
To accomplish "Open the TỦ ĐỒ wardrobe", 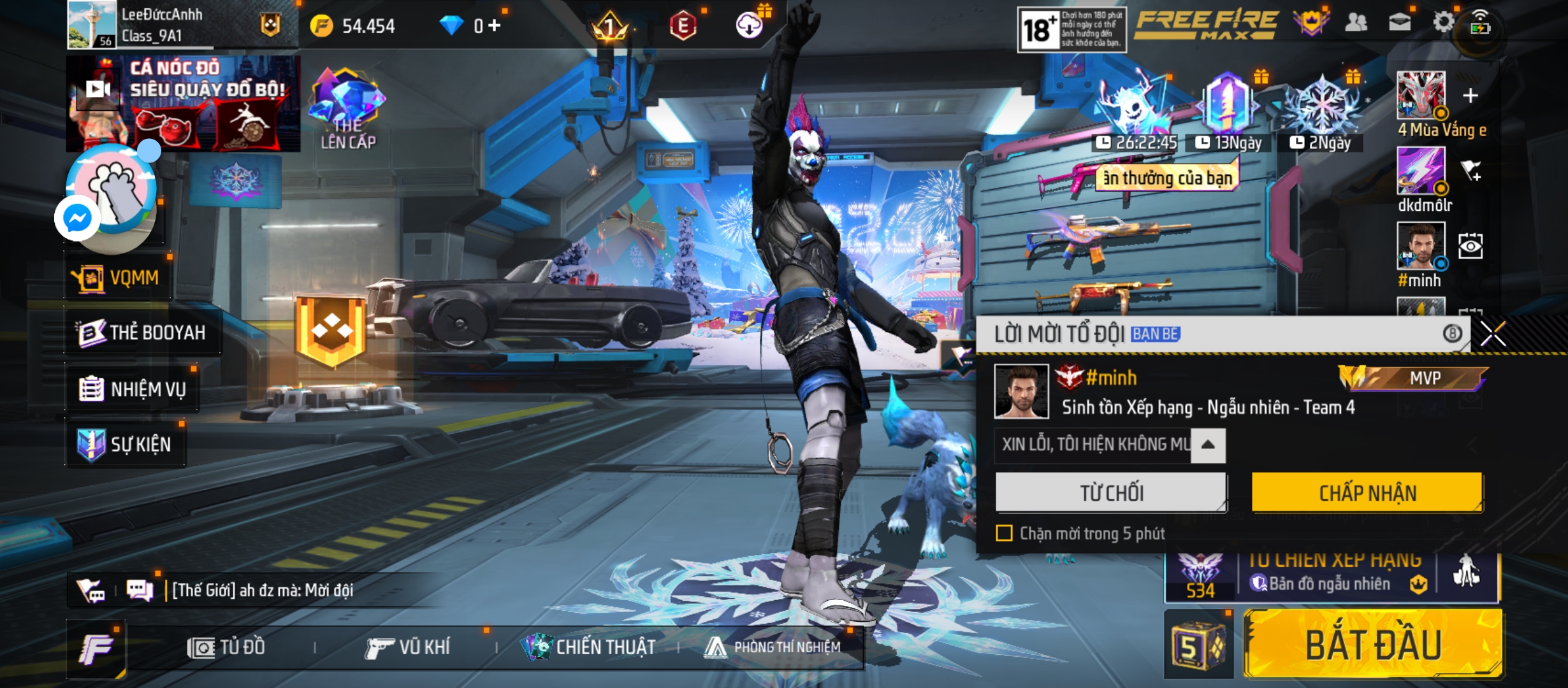I will click(x=226, y=648).
